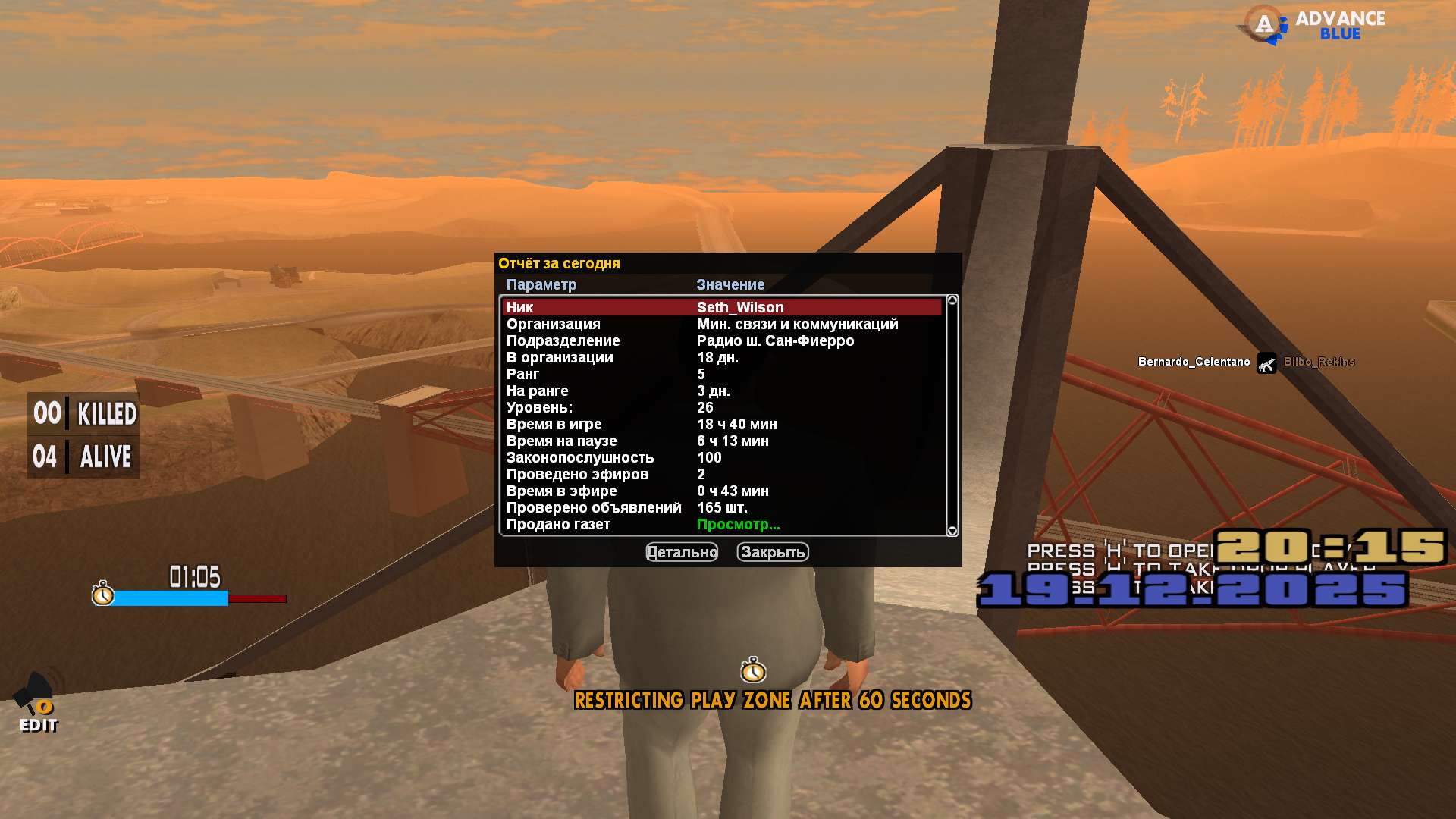Select the Время на паузе row
The width and height of the screenshot is (1456, 819).
[720, 441]
